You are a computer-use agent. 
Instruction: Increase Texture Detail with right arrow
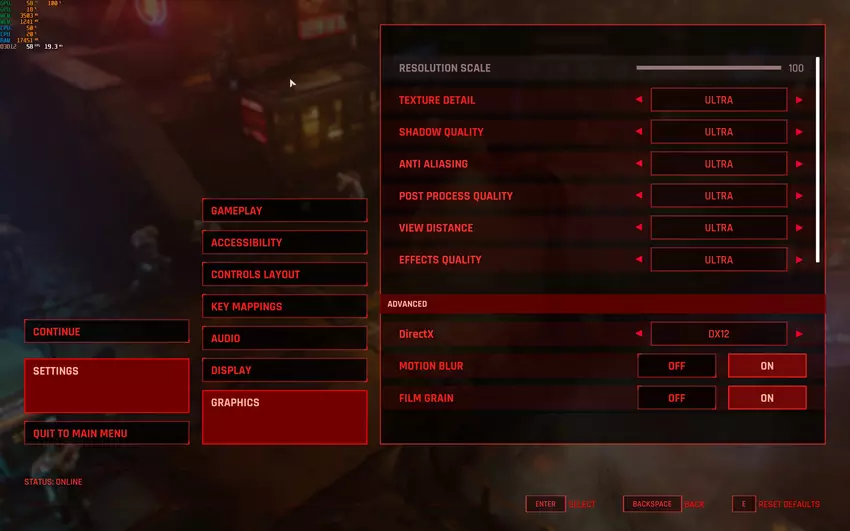(x=799, y=100)
